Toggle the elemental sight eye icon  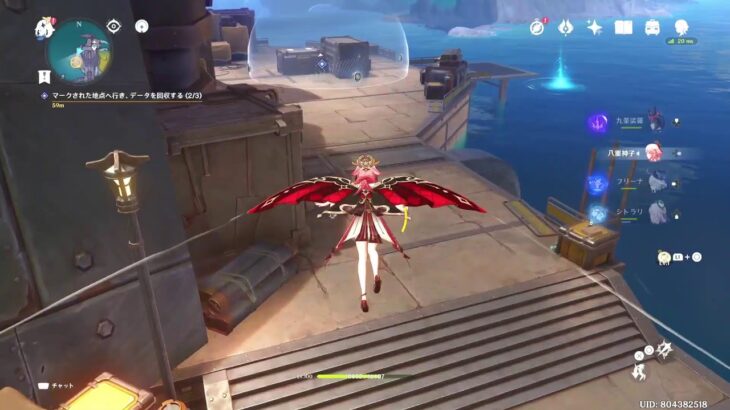point(114,26)
